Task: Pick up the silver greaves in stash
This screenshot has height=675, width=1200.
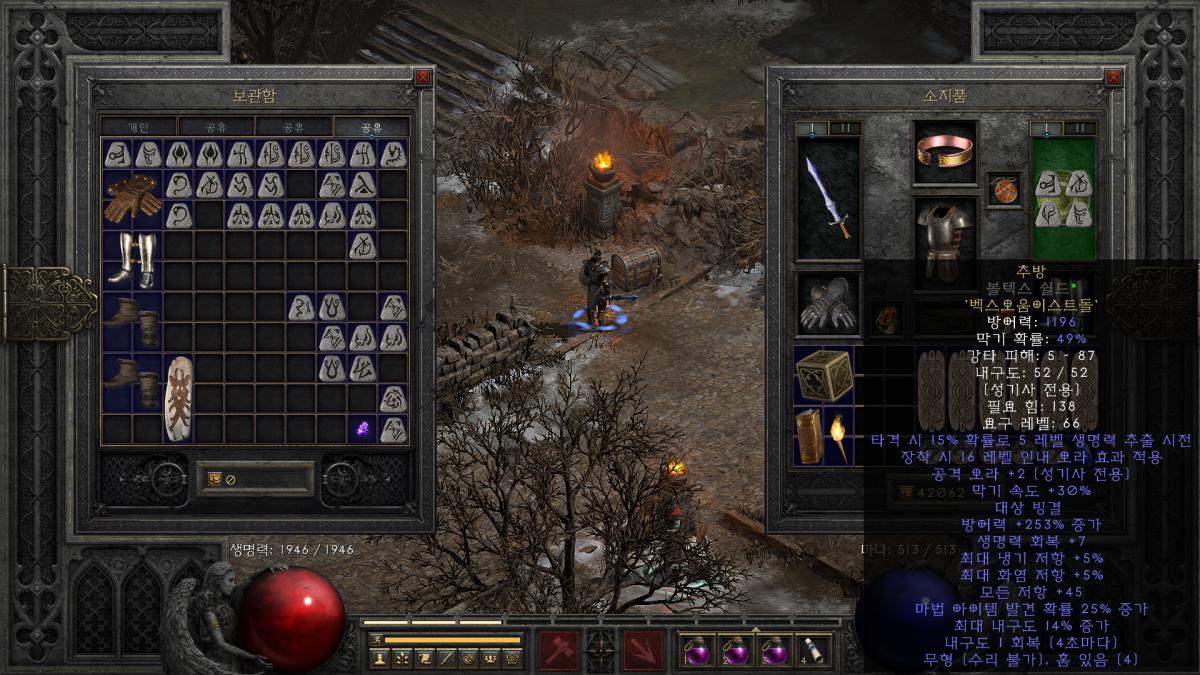Action: point(133,260)
